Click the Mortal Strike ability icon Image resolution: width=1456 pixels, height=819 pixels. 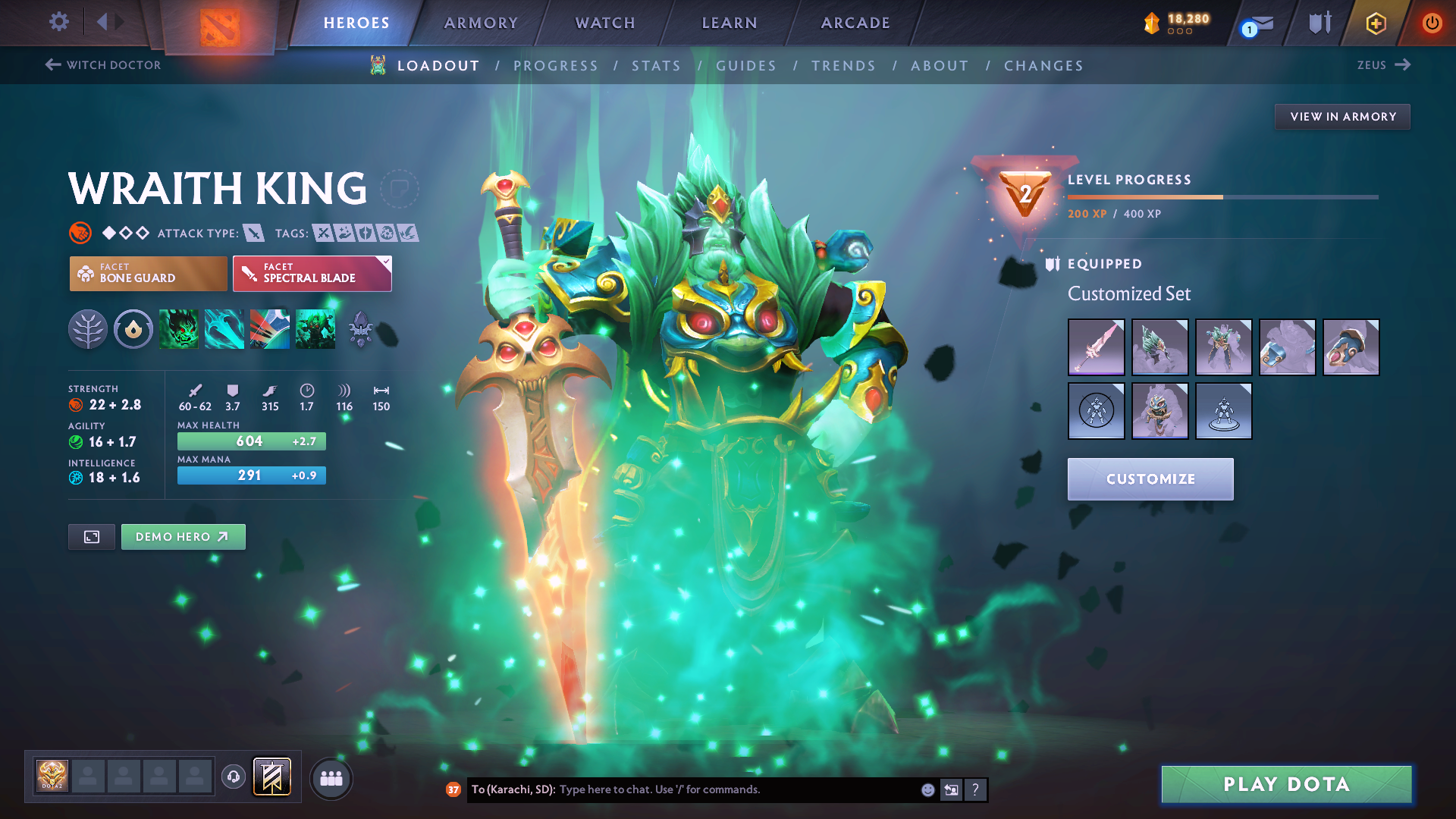coord(270,329)
